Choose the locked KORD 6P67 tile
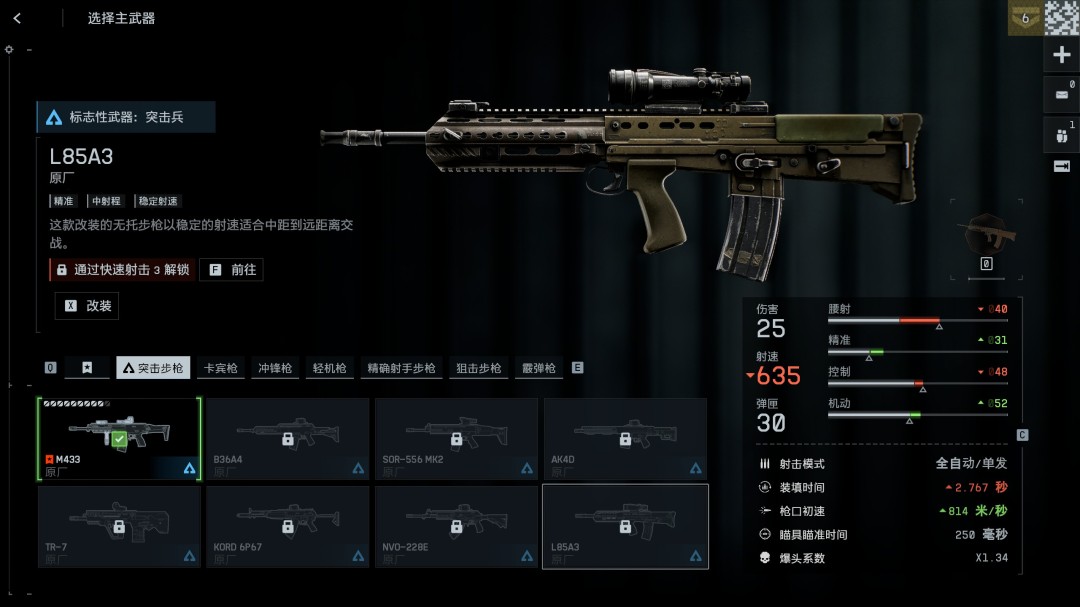This screenshot has height=607, width=1080. 287,526
